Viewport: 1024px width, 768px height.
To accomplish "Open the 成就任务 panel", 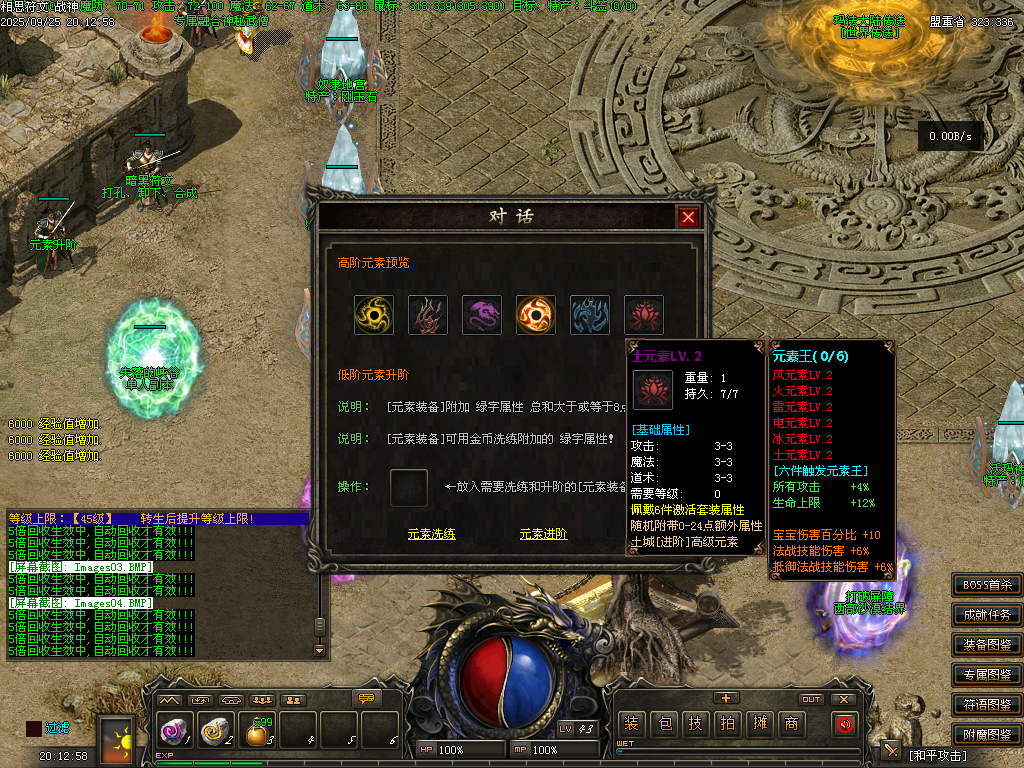I will tap(987, 615).
